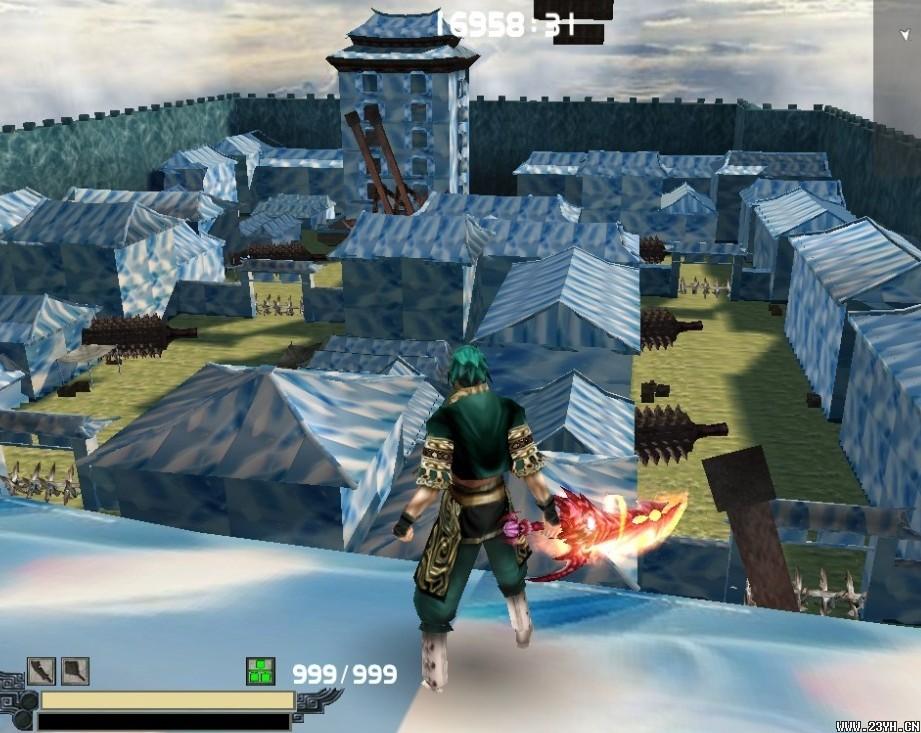Select the jagged blade weapon icon
The width and height of the screenshot is (921, 733).
tap(41, 671)
